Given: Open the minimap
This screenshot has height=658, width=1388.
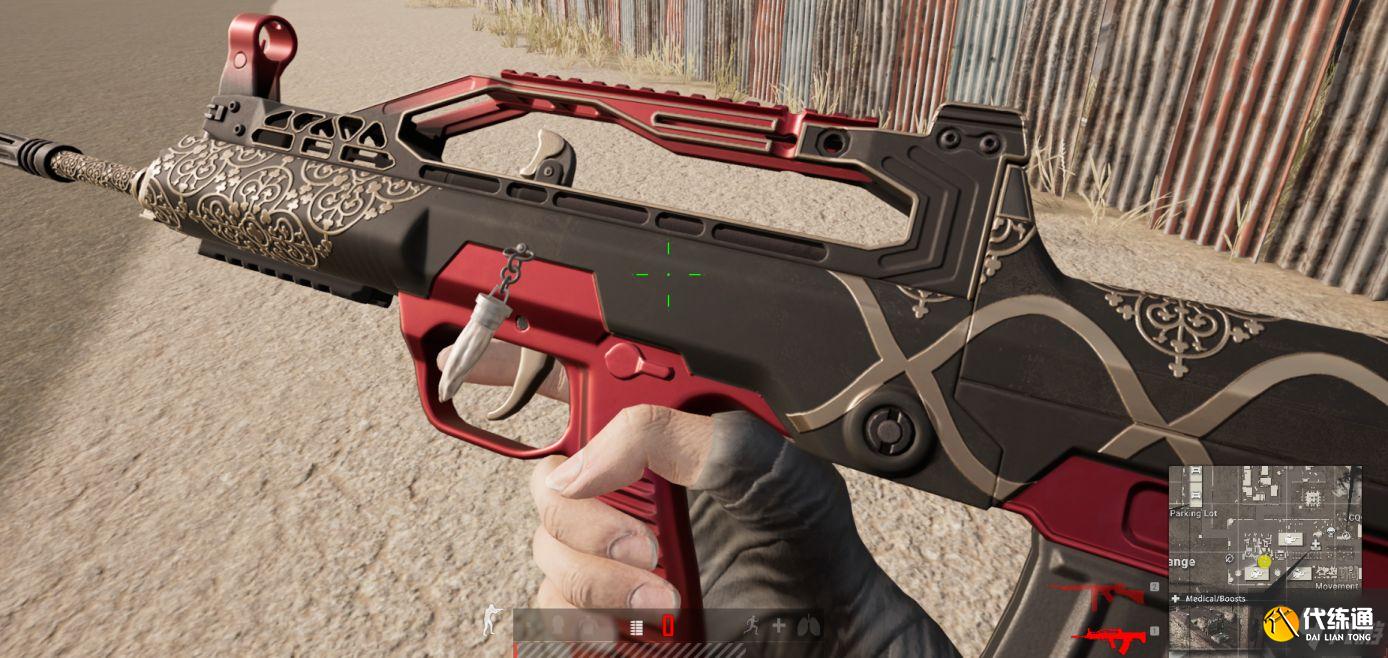Looking at the screenshot, I should [x=1265, y=530].
